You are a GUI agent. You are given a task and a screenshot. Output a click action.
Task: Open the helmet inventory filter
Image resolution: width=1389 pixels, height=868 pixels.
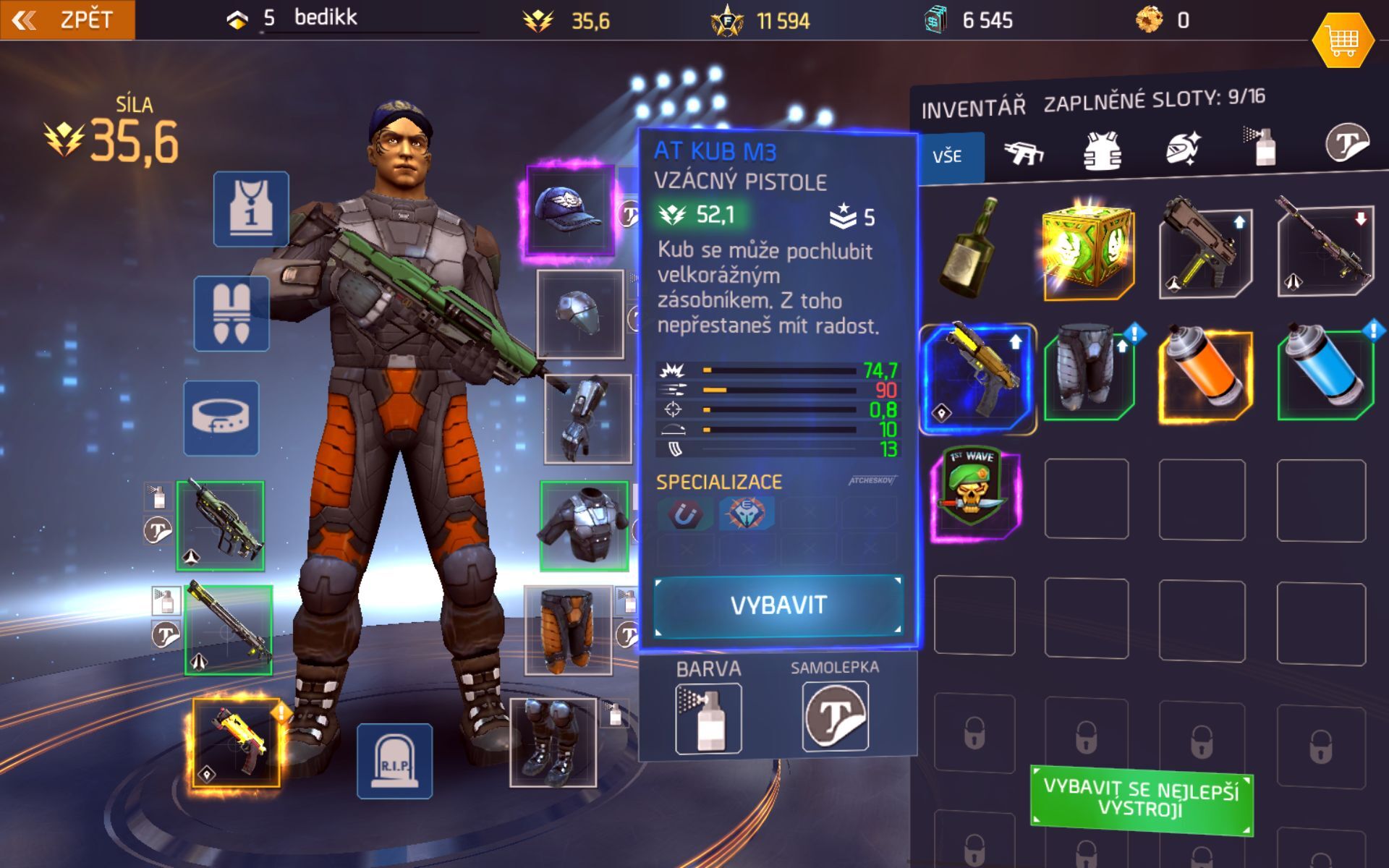tap(1182, 148)
